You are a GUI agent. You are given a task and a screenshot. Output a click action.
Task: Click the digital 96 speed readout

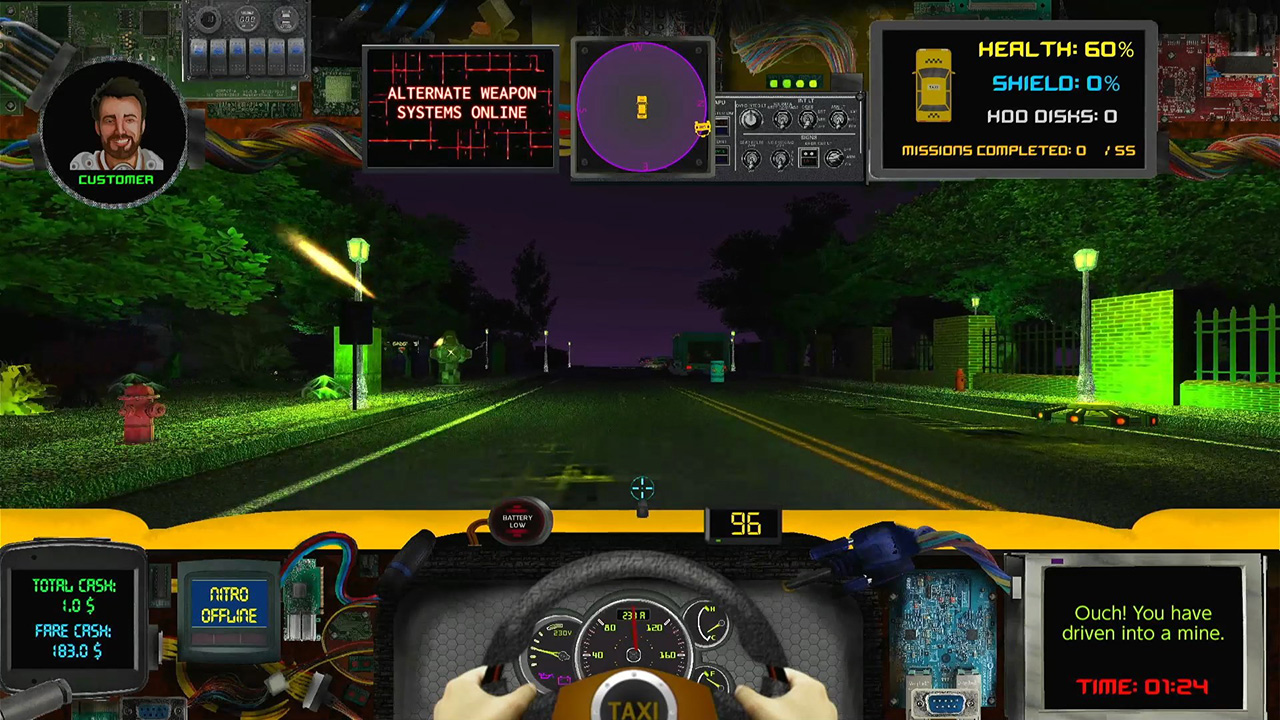click(745, 525)
